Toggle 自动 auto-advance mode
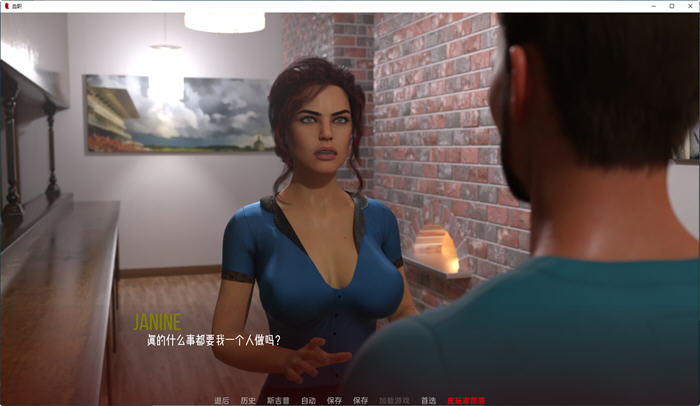The image size is (700, 406). click(308, 400)
